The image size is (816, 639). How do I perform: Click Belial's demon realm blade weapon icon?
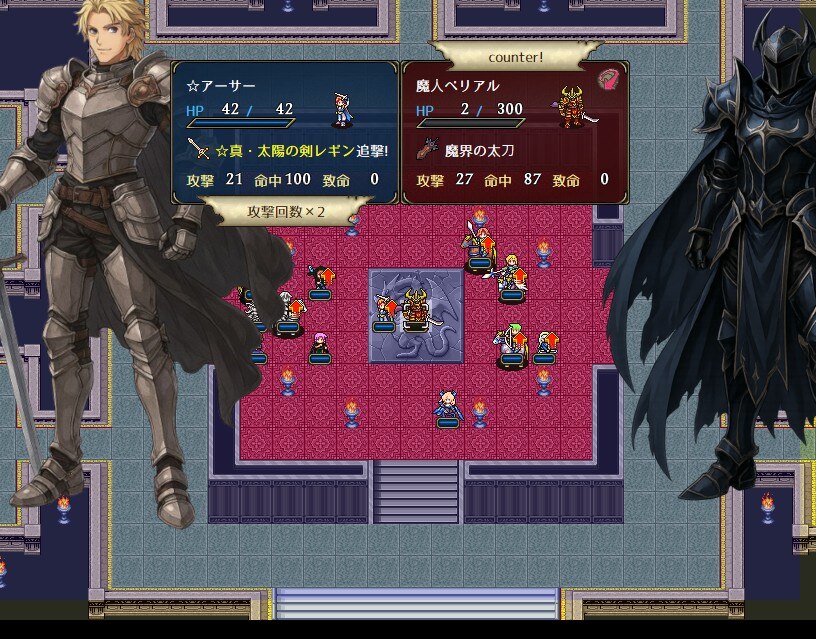coord(428,150)
